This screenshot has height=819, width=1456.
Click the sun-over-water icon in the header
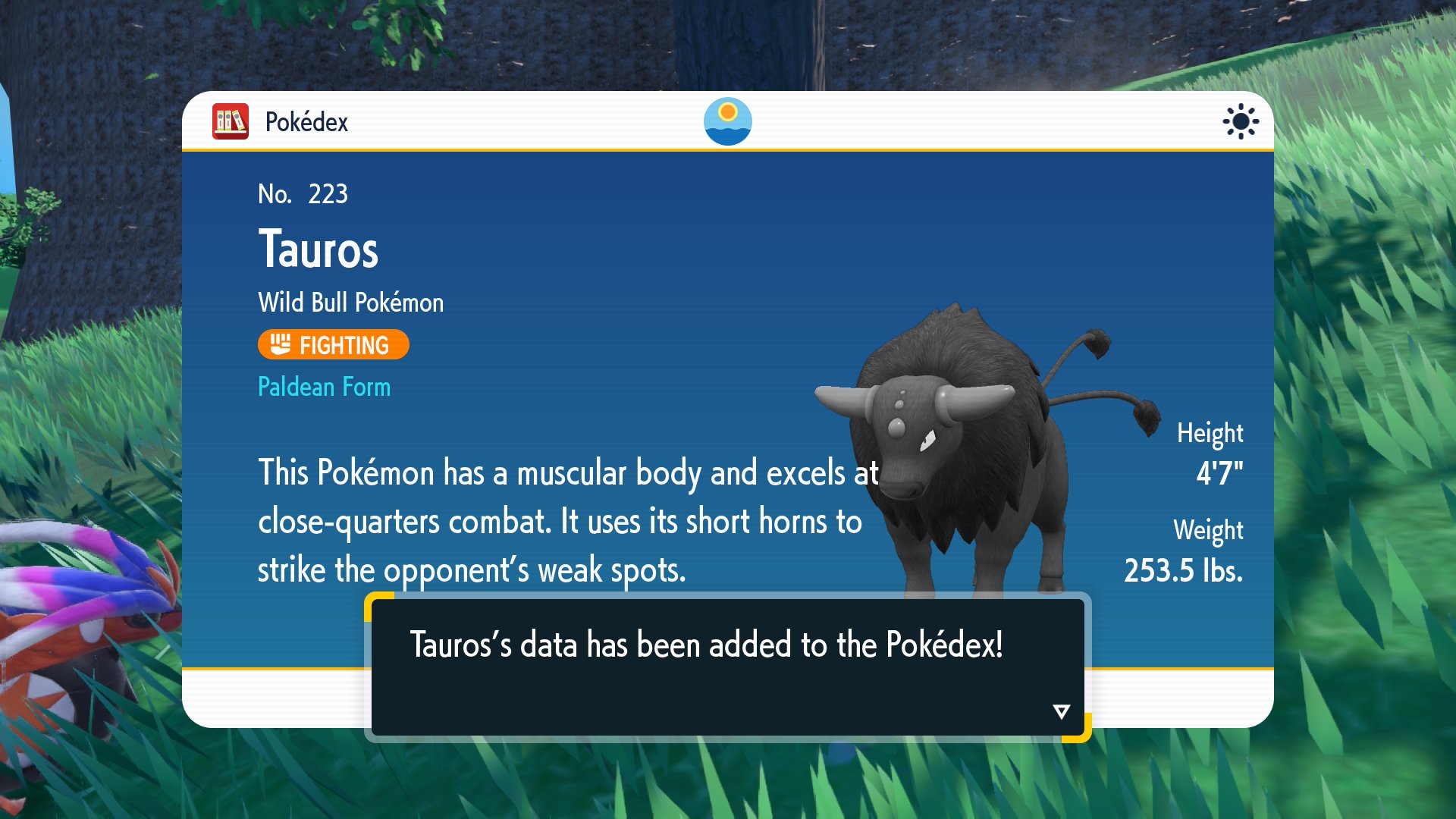point(727,121)
